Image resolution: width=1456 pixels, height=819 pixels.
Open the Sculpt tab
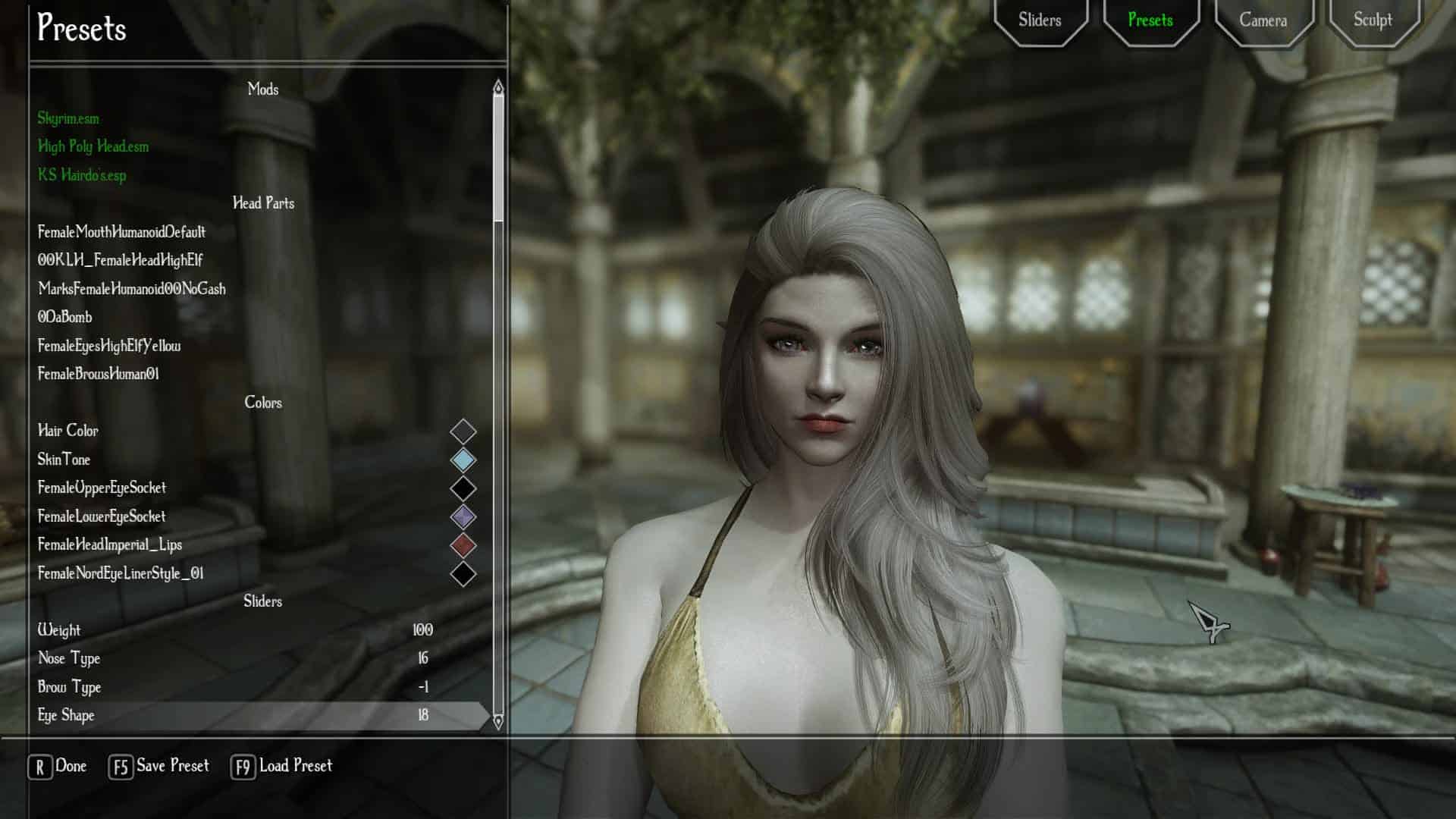(x=1373, y=20)
